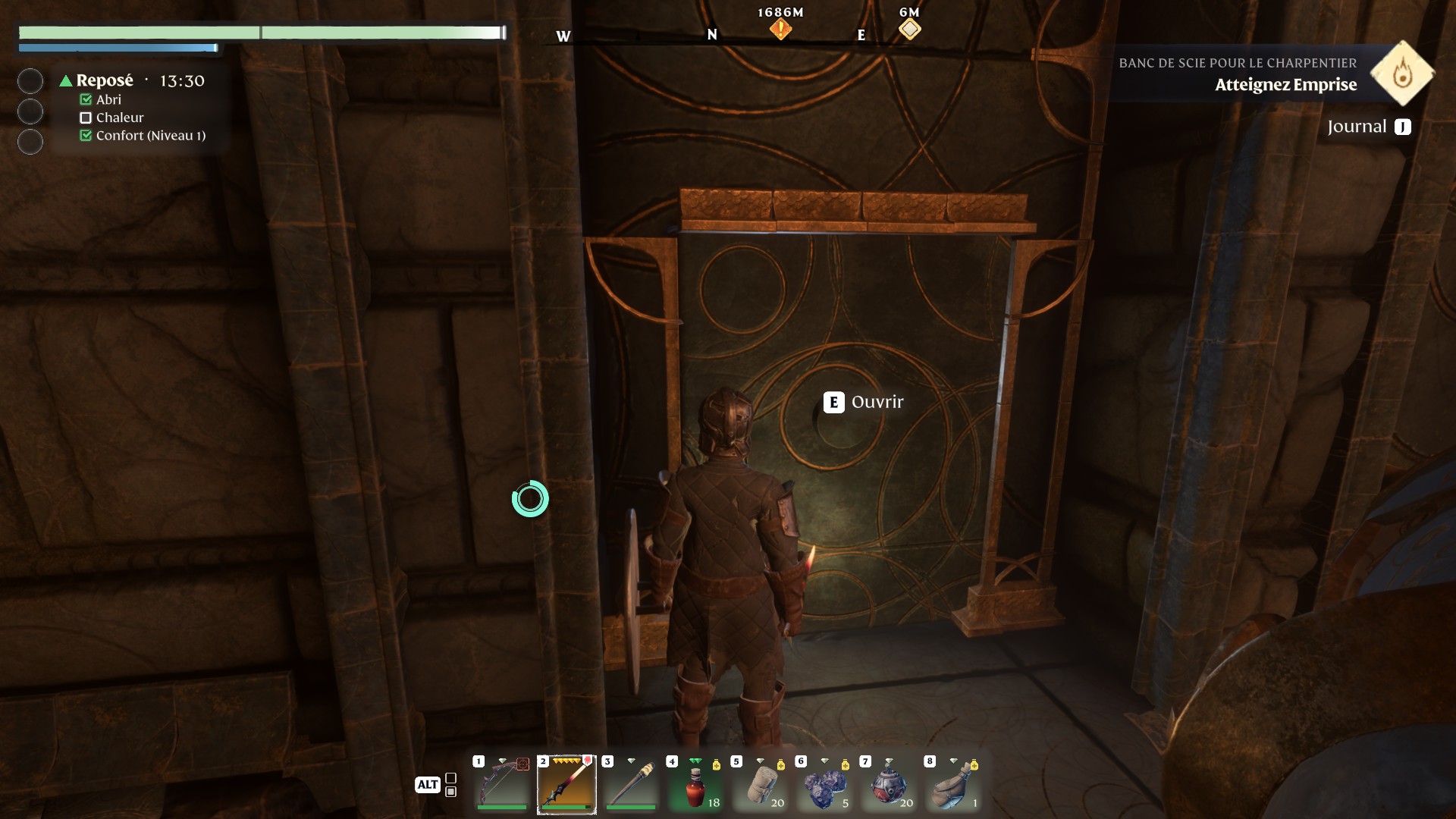Select the bandage roll slot
Viewport: 1456px width, 819px height.
pyautogui.click(x=760, y=784)
